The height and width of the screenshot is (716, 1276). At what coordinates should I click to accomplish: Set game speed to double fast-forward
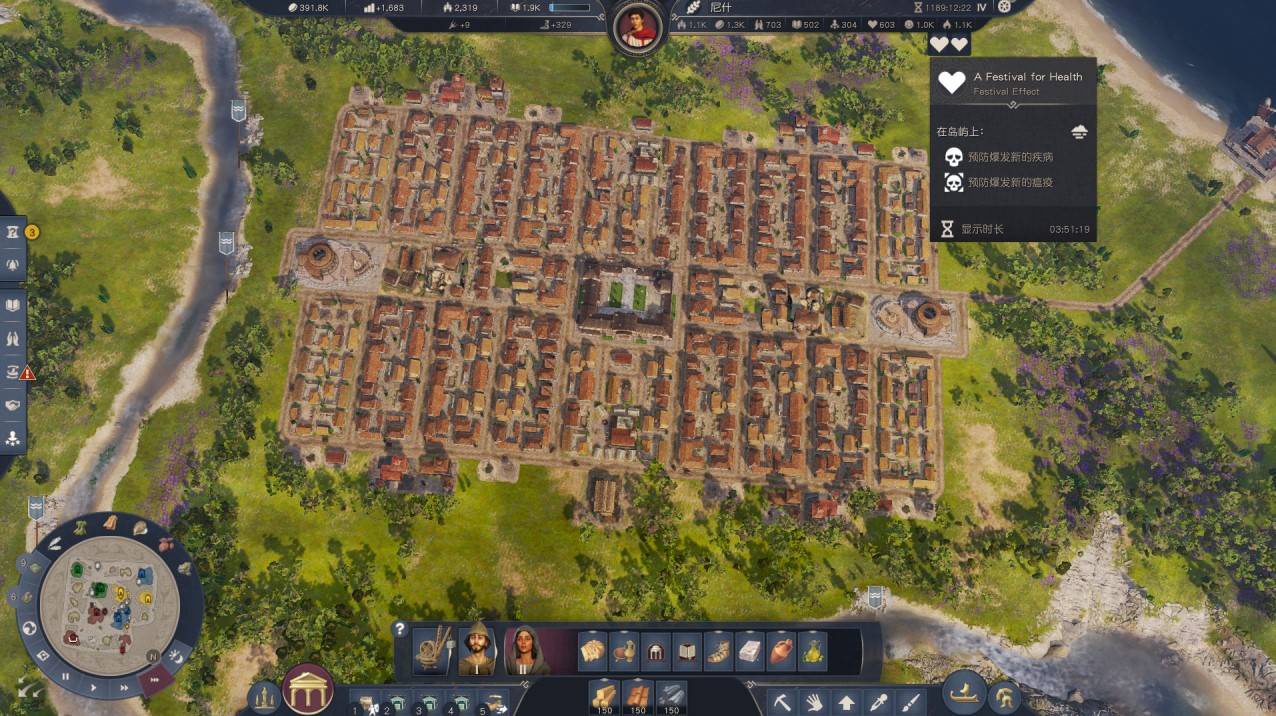tap(124, 688)
